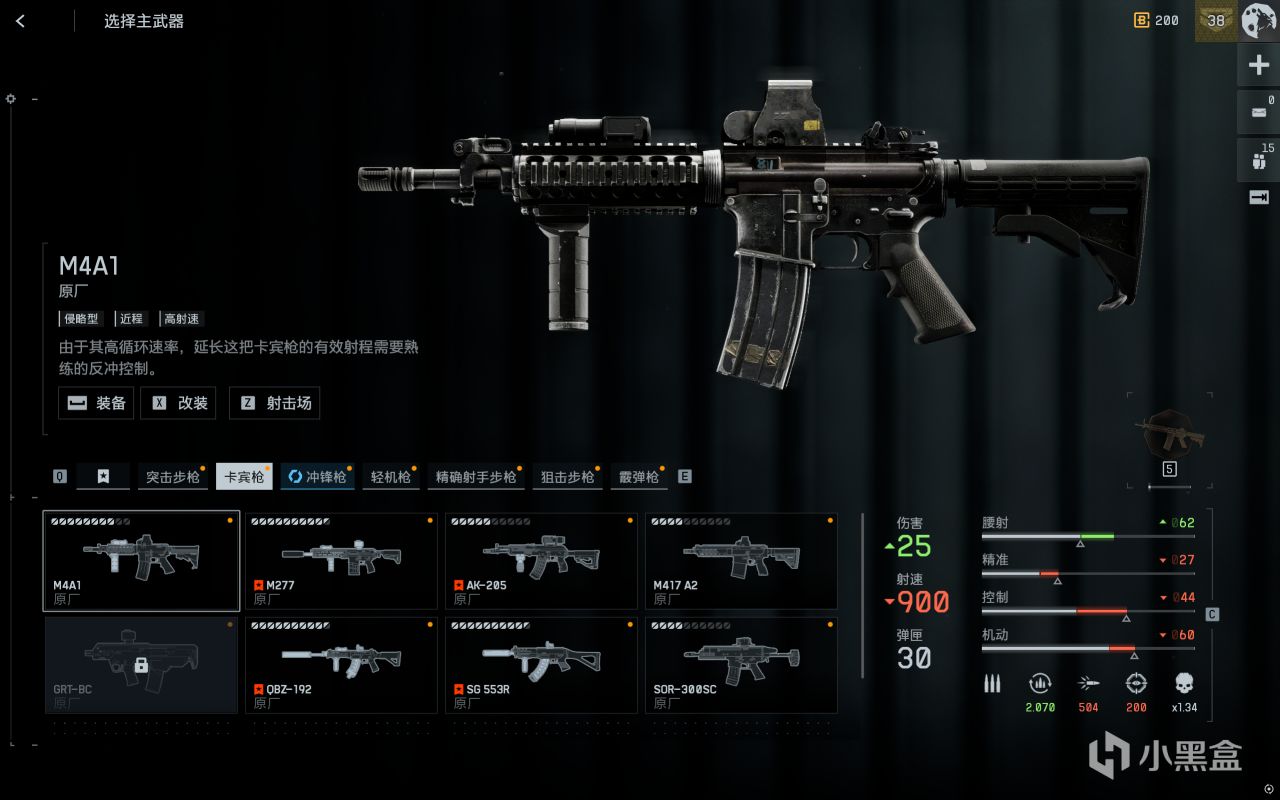1280x800 pixels.
Task: Select the favorites star tab
Action: coord(103,477)
